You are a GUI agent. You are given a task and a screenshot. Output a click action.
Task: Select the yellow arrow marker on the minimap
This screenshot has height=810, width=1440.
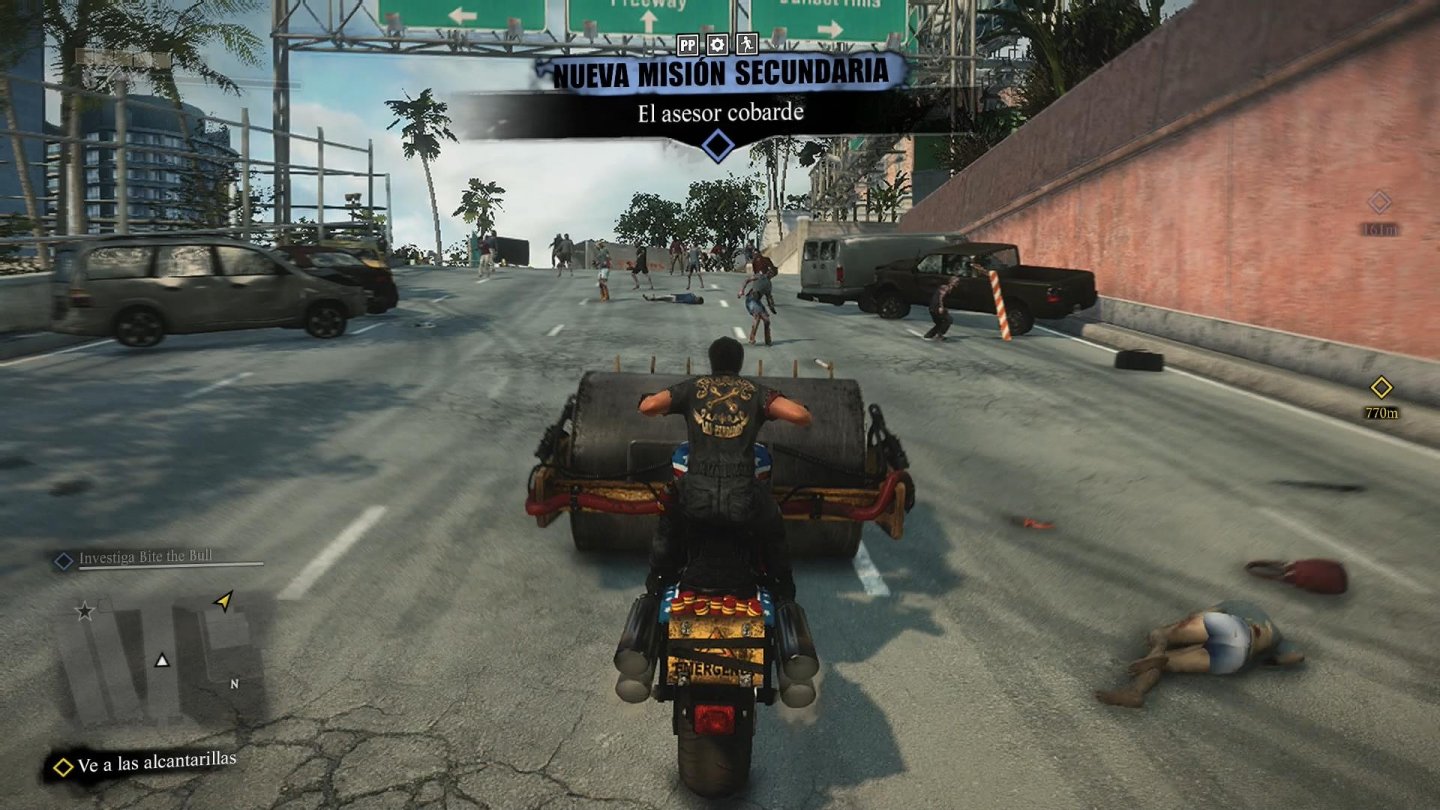(x=224, y=600)
